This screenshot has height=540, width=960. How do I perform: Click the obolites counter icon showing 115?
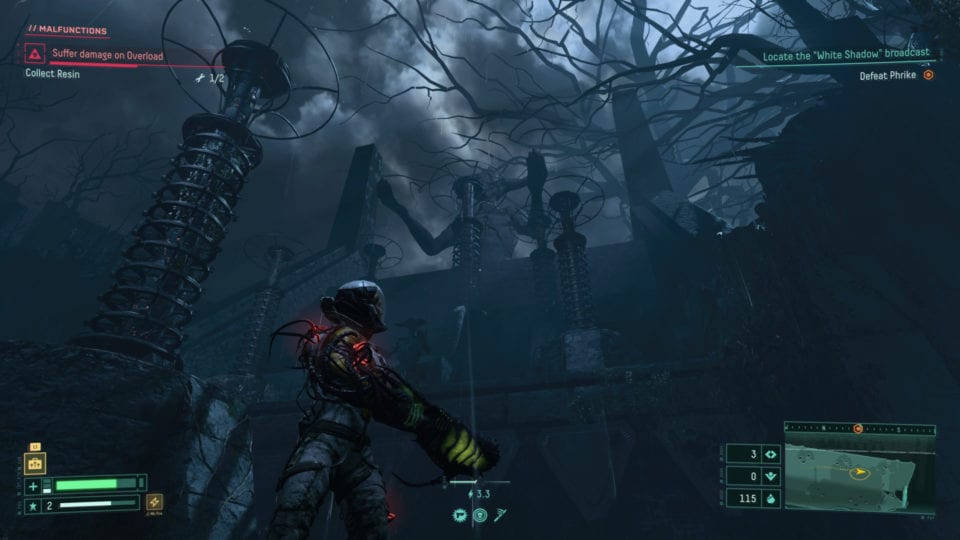coord(770,497)
